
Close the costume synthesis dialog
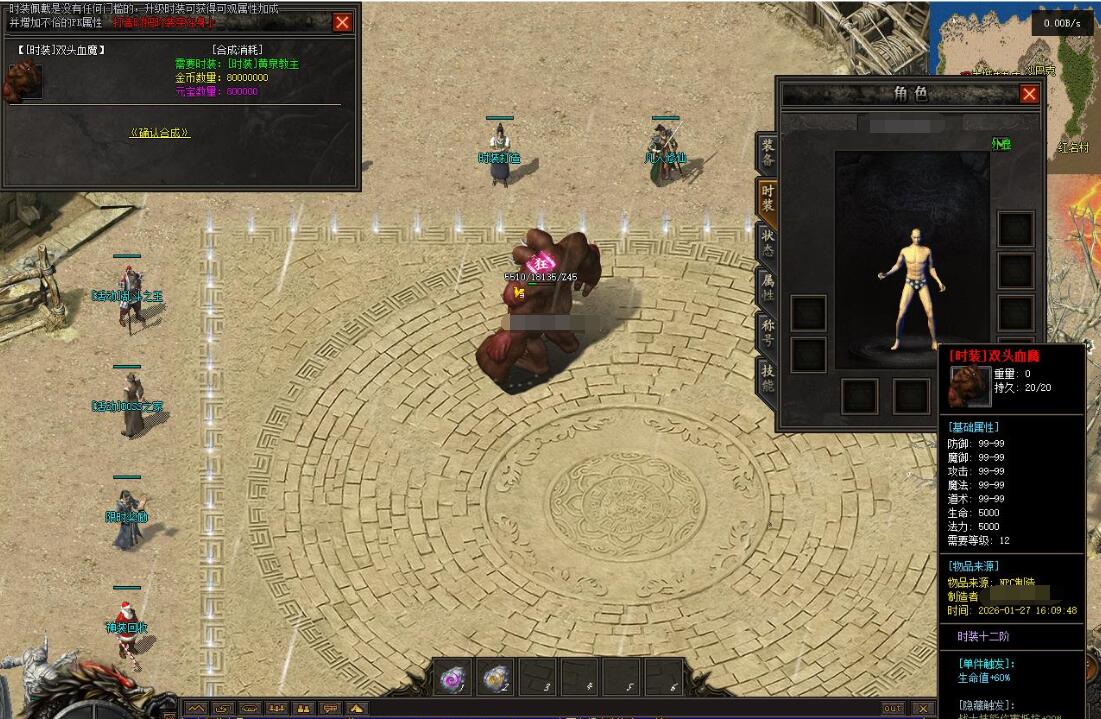pos(342,22)
